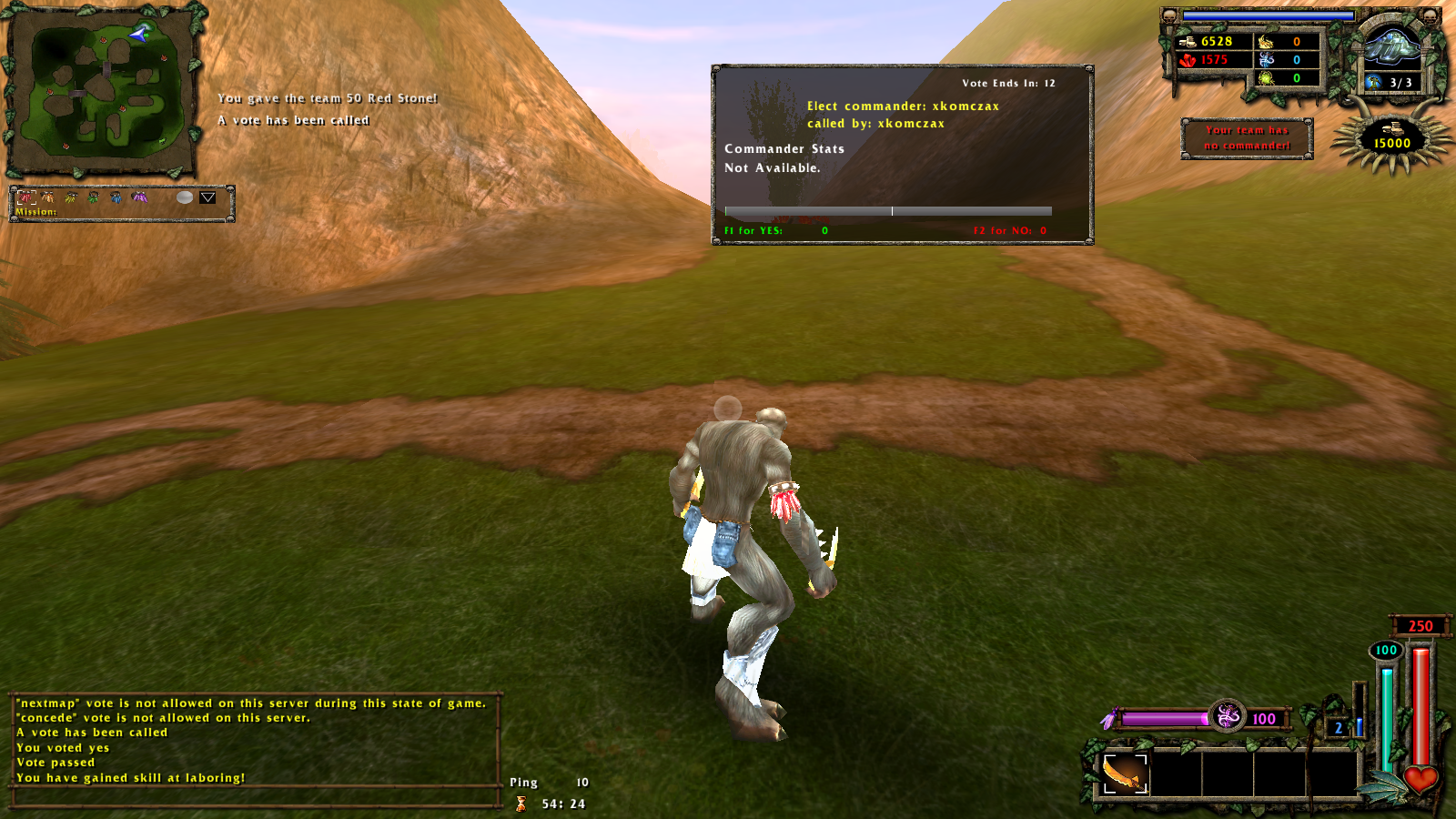Select the golden curved blade weapon slot
The width and height of the screenshot is (1456, 819).
pyautogui.click(x=1125, y=775)
